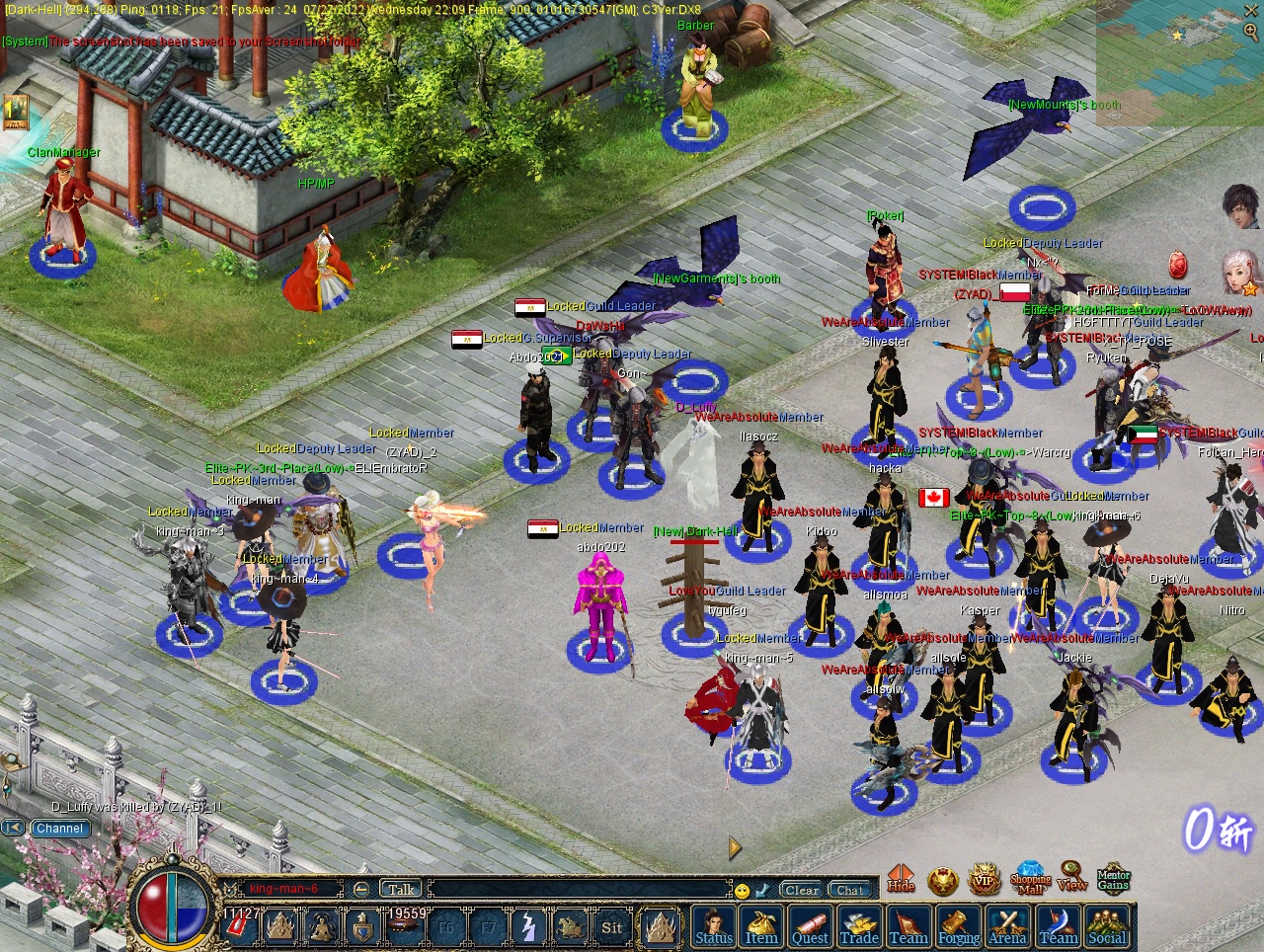Screen dimensions: 1264x952
Task: Toggle the Sit action
Action: click(612, 928)
